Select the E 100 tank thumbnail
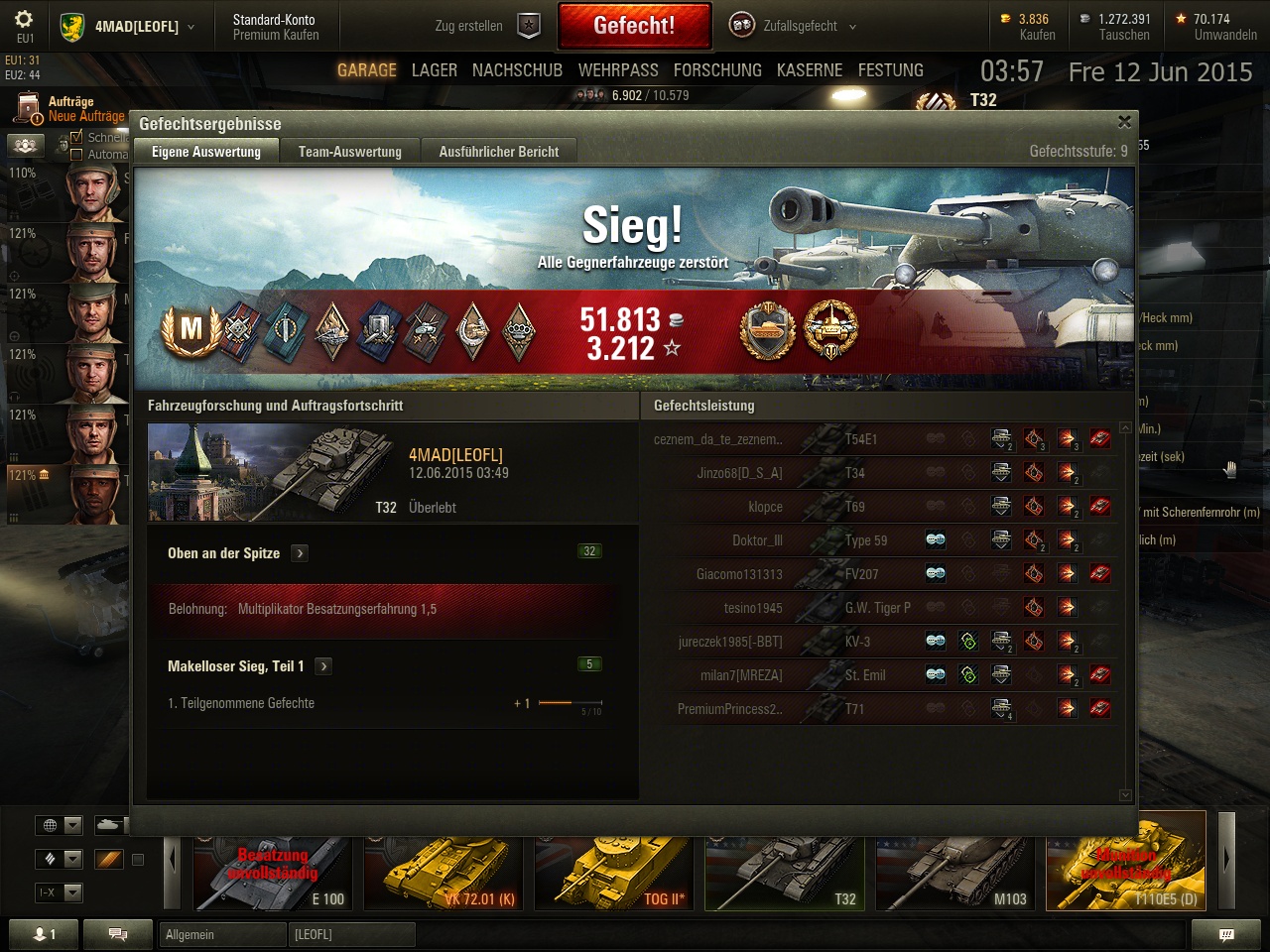This screenshot has width=1270, height=952. point(272,873)
